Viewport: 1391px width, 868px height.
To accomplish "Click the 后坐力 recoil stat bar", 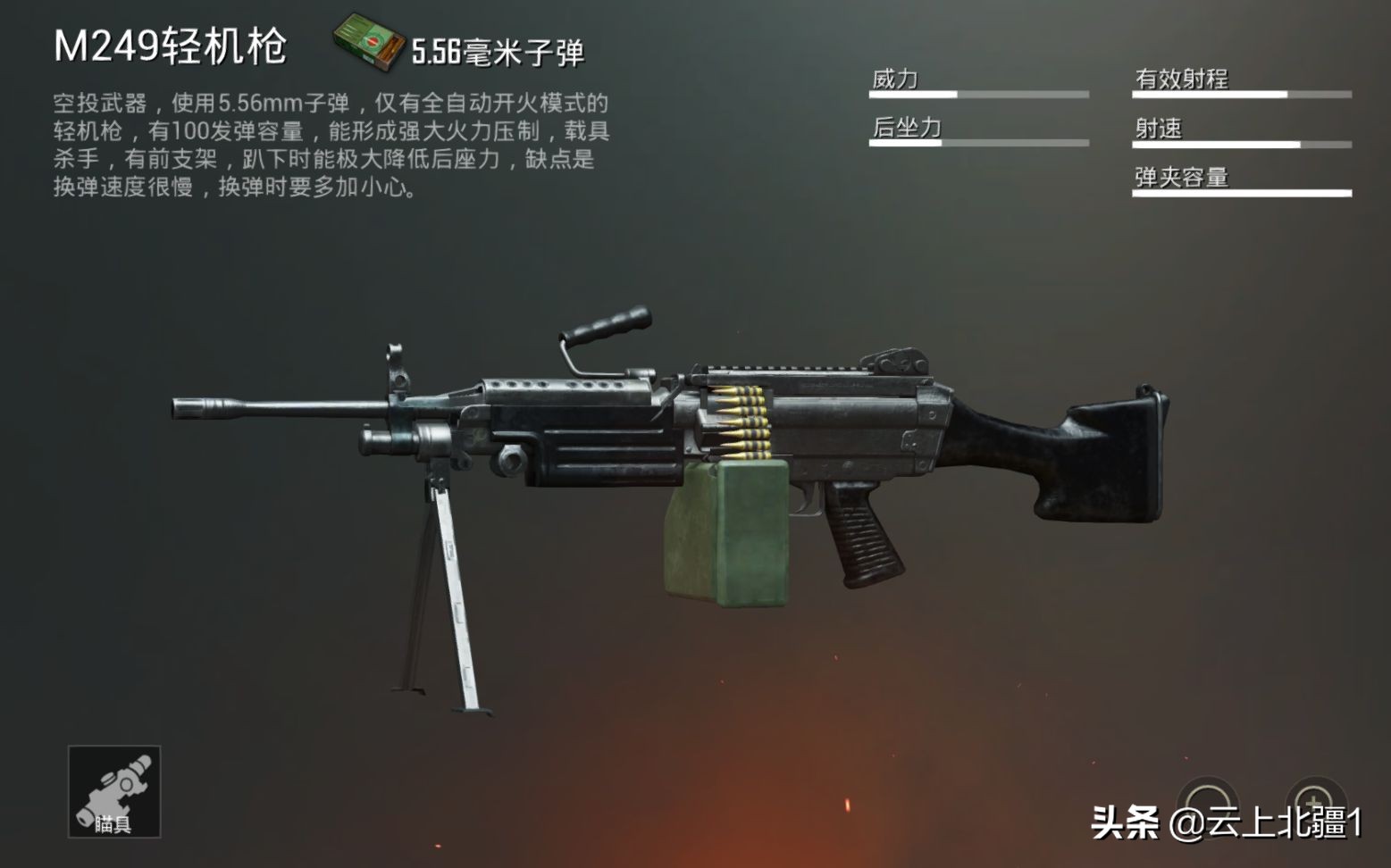I will (978, 143).
